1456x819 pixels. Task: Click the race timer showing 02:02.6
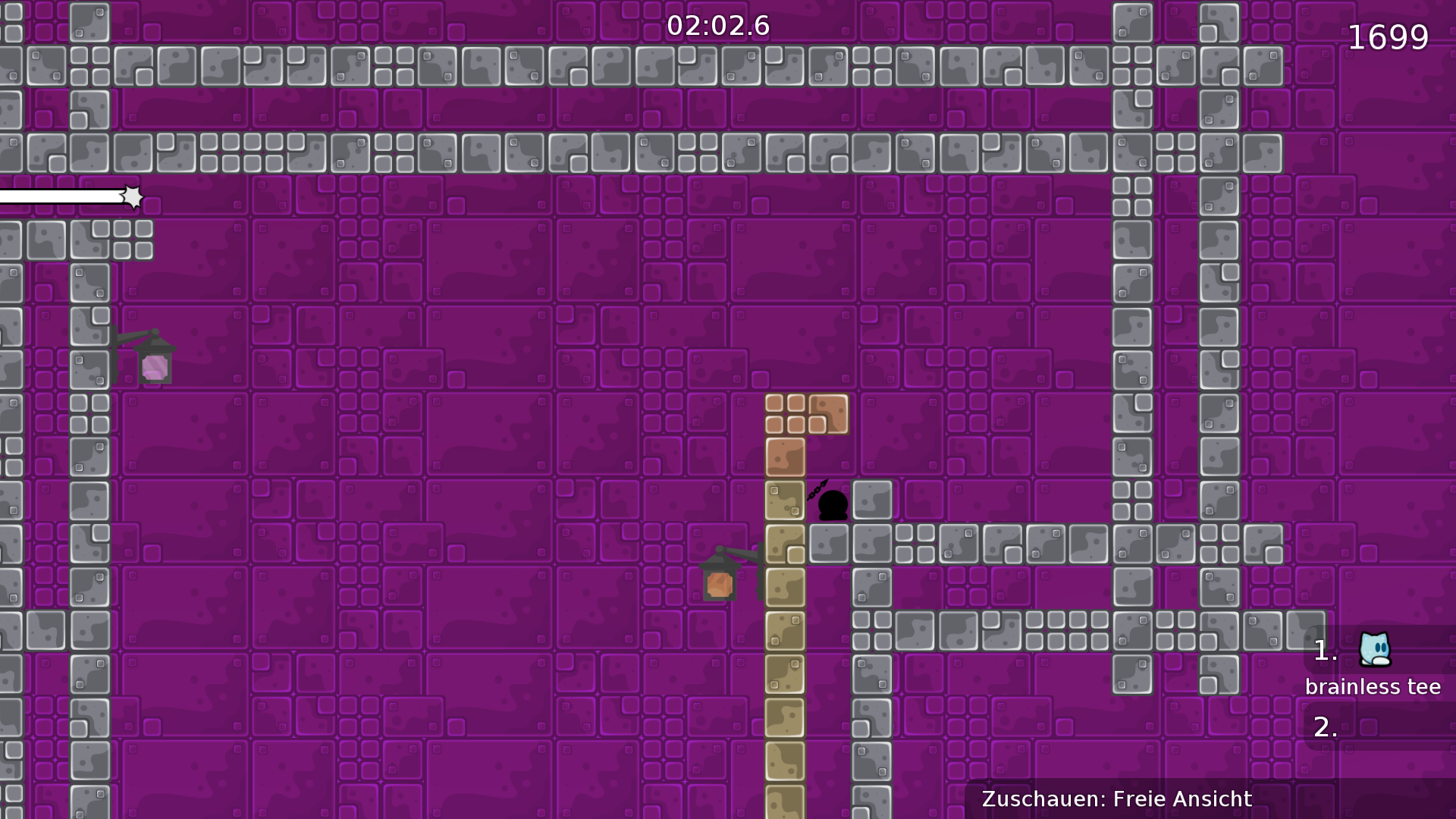point(718,25)
